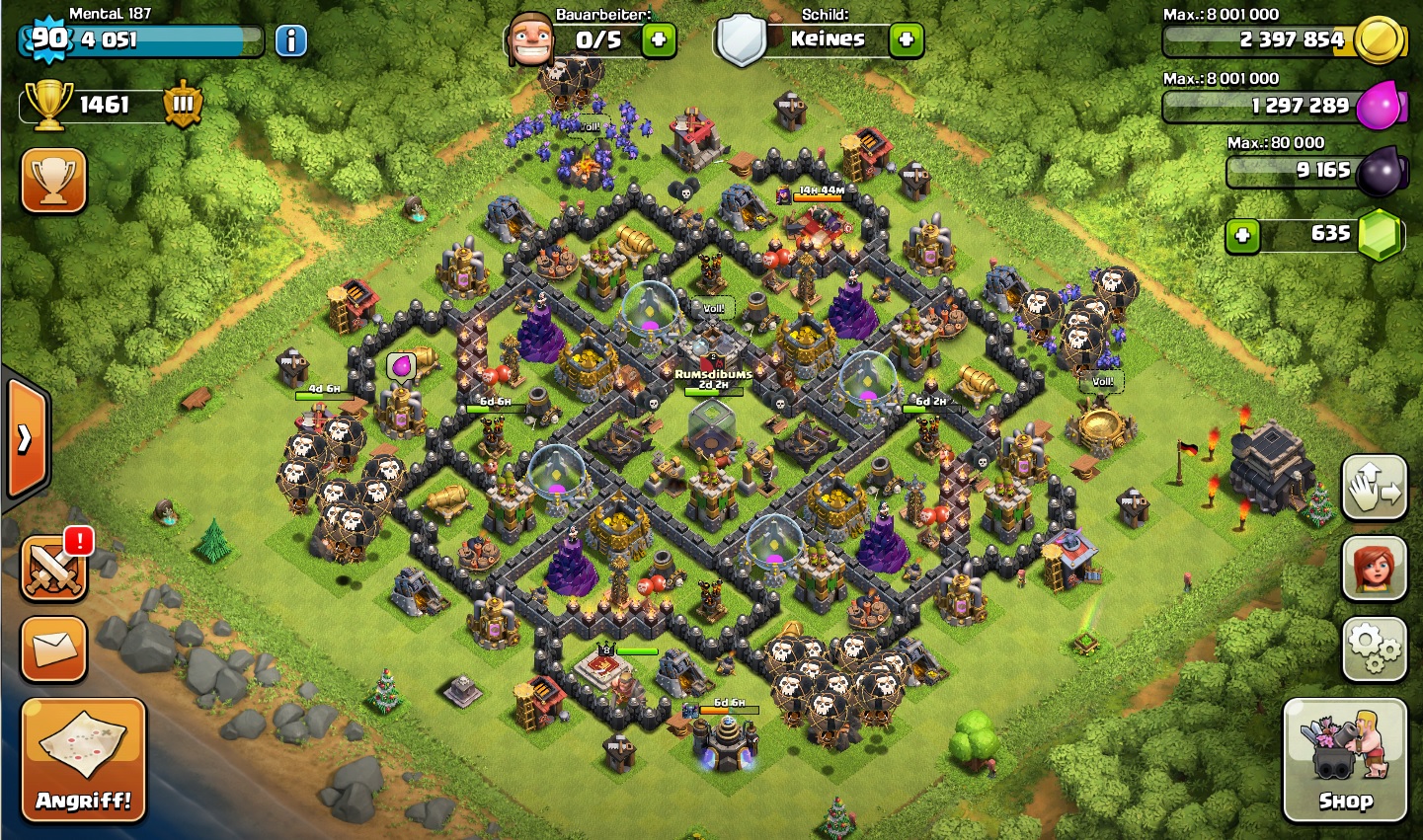Buy gems with the green plus
Image resolution: width=1423 pixels, height=840 pixels.
coord(1242,236)
